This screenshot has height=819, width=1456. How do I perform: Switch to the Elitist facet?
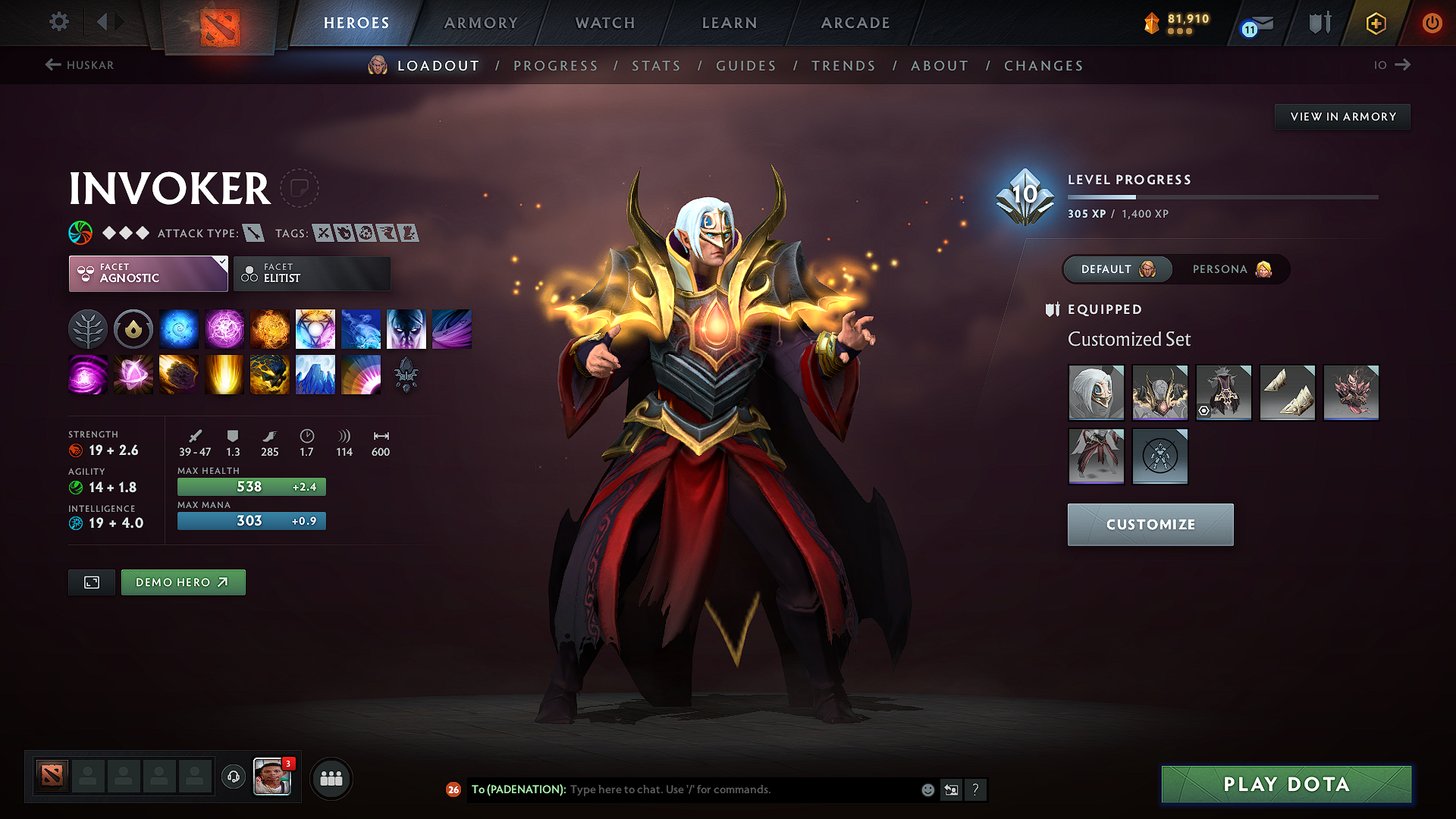point(312,273)
